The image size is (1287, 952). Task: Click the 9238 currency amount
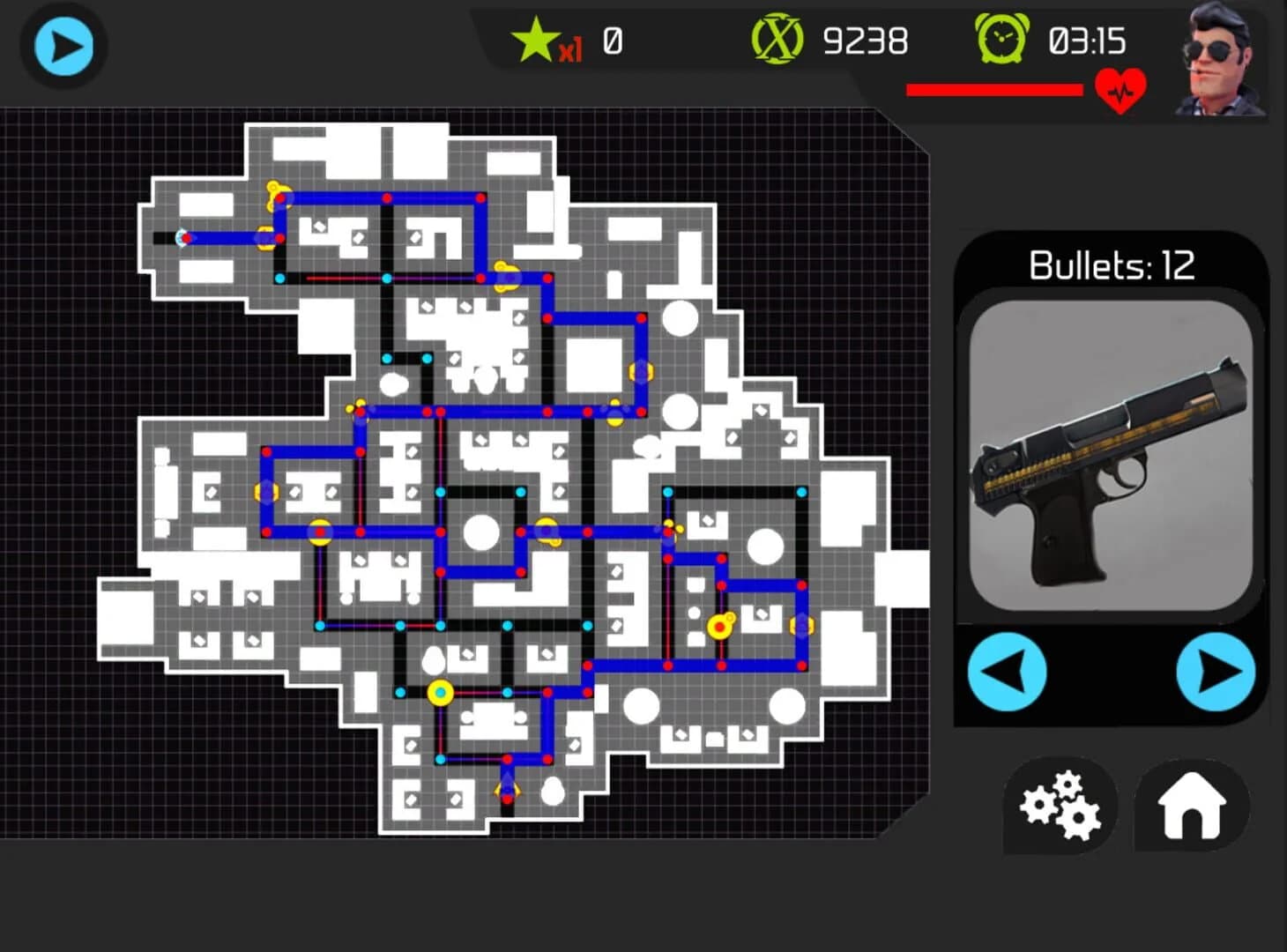point(866,40)
